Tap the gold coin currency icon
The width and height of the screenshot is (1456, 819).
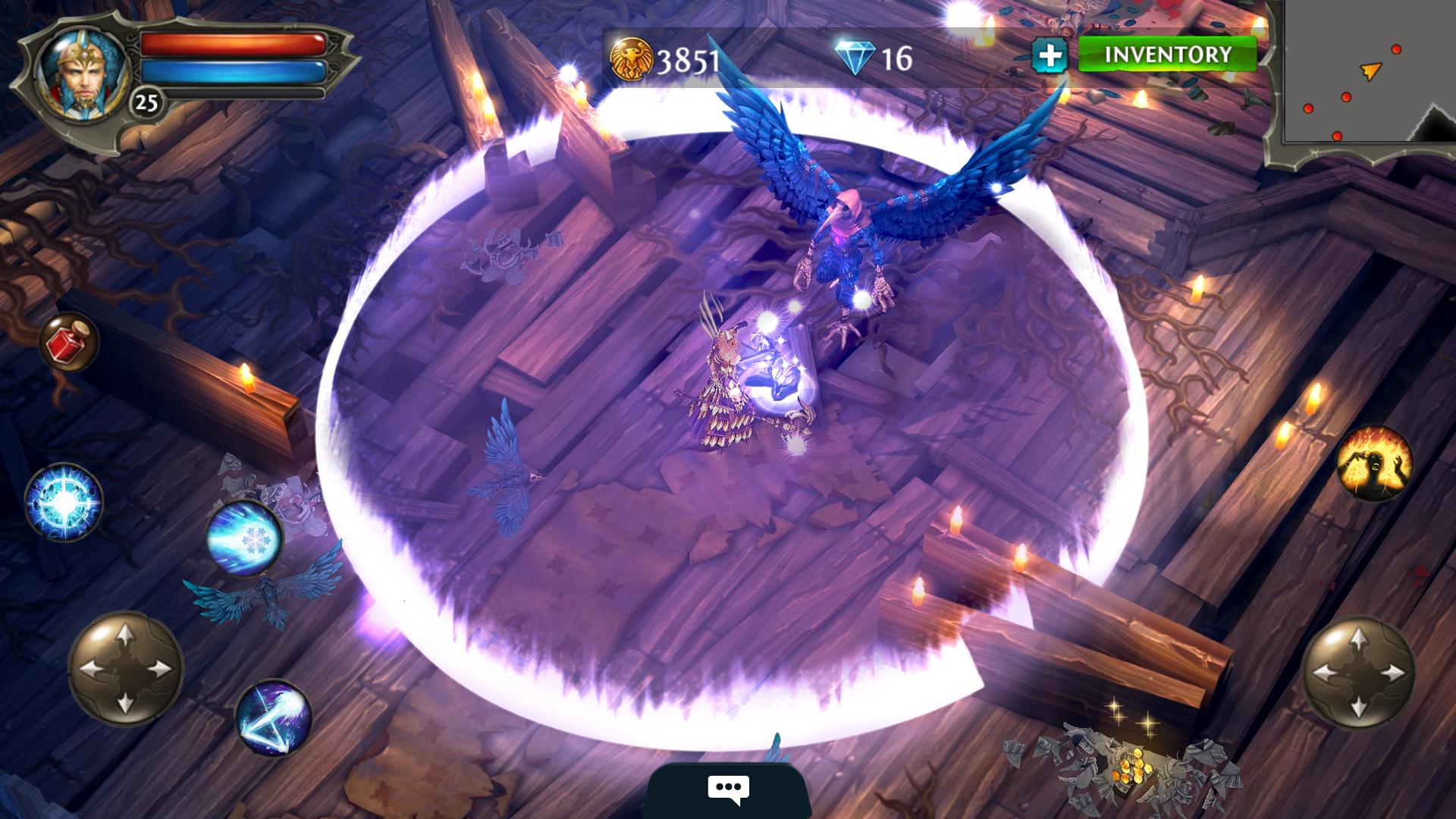631,57
